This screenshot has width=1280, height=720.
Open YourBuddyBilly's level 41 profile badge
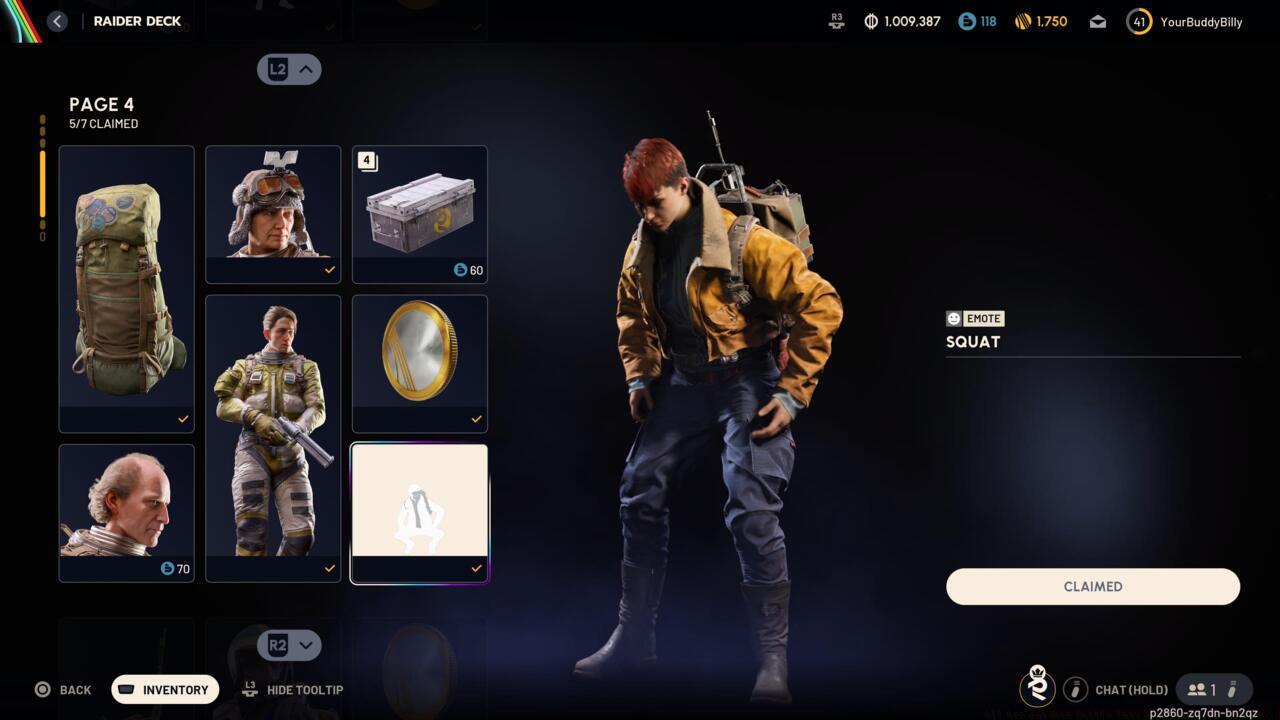[x=1138, y=21]
